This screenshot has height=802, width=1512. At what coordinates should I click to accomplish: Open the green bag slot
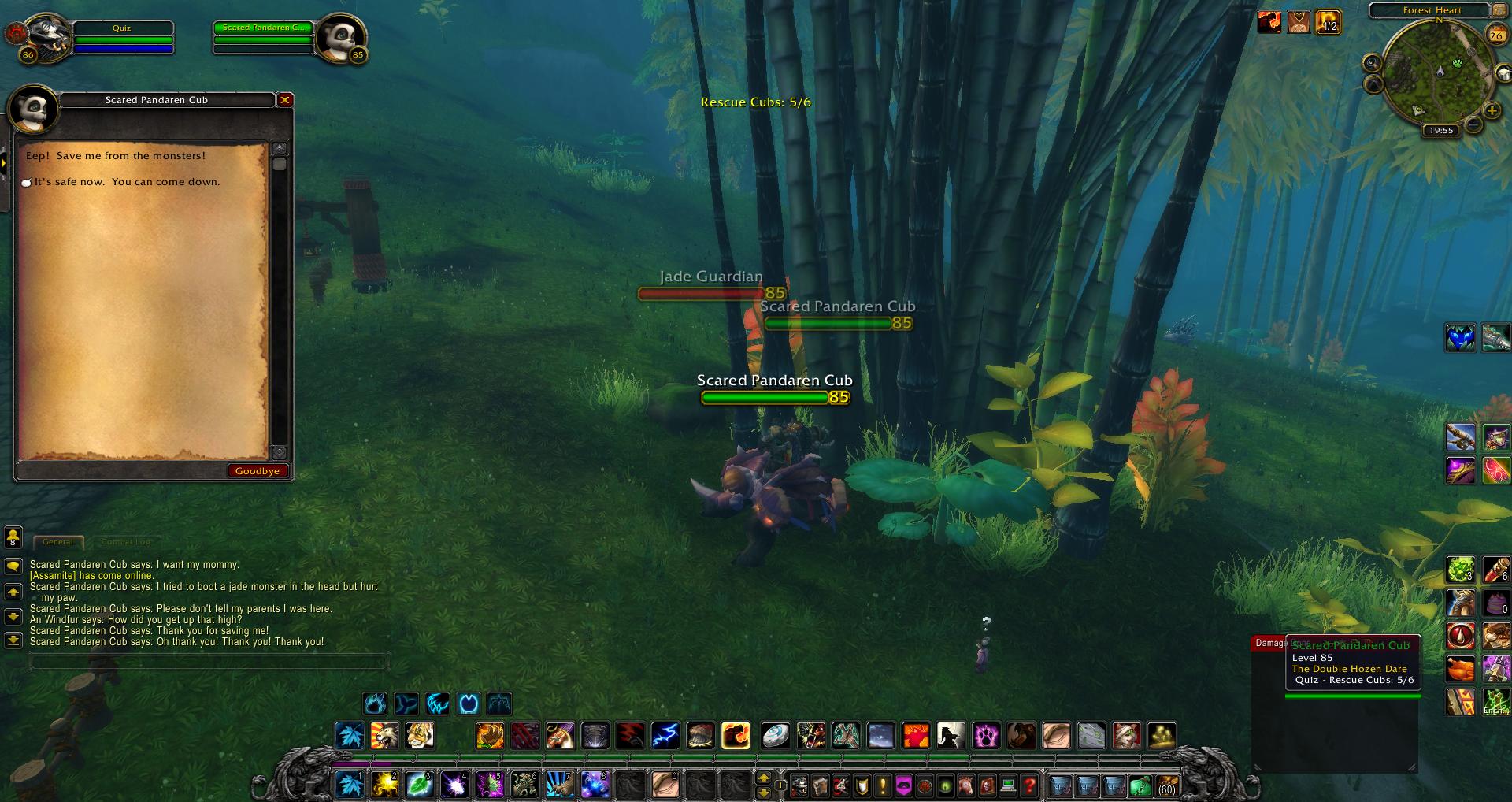coord(1140,785)
